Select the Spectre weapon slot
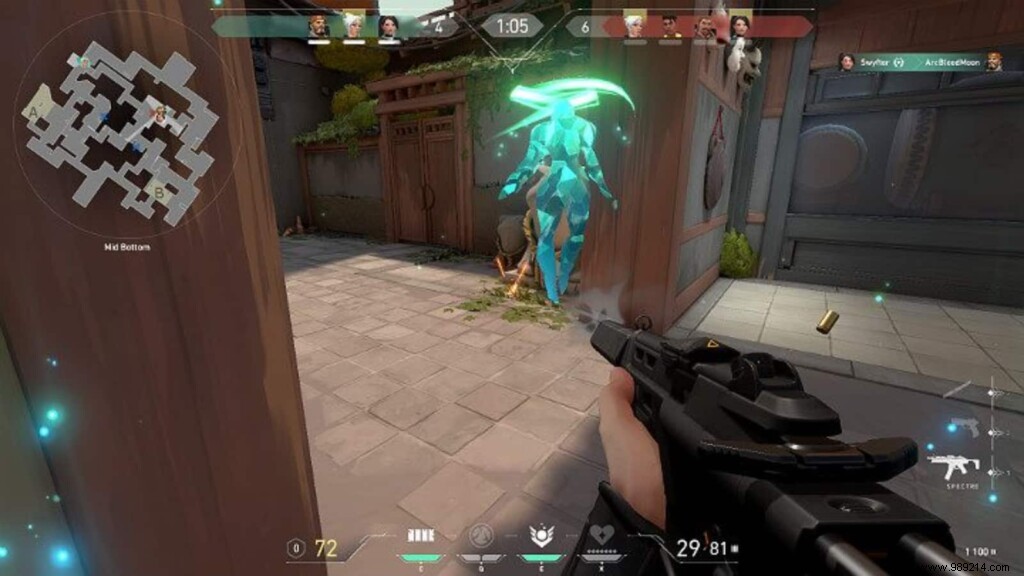Viewport: 1024px width, 576px height. coord(953,468)
